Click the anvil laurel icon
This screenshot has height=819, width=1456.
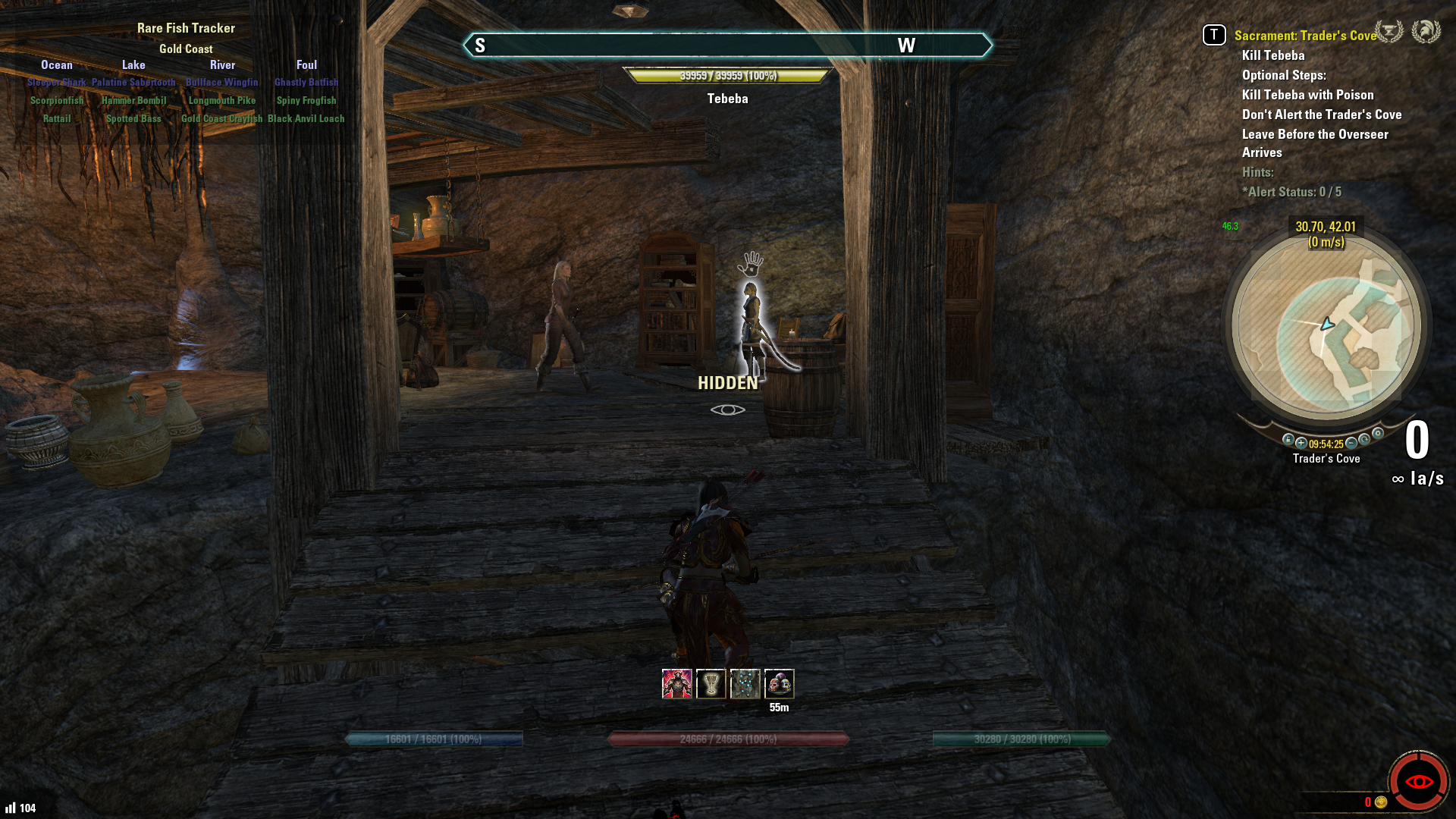(1389, 32)
